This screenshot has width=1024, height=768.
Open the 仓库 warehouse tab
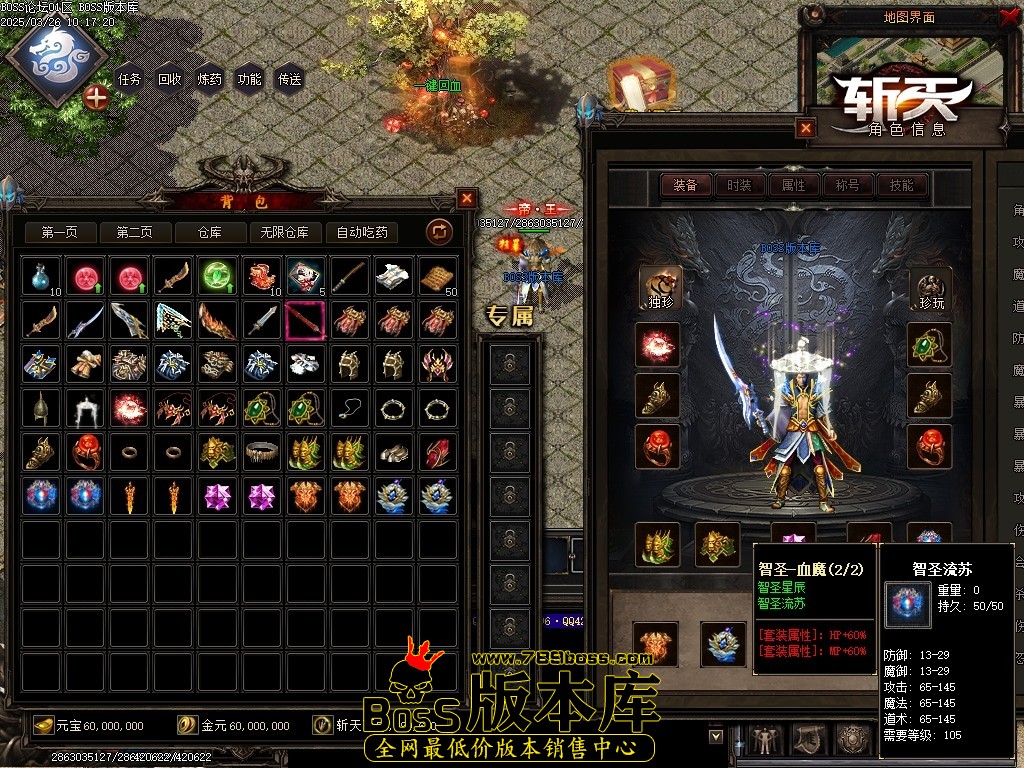click(x=209, y=232)
